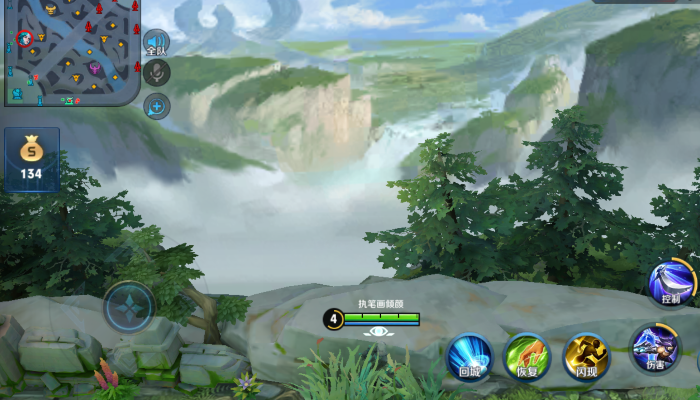Tap the virtual movement joystick
This screenshot has height=400, width=700.
click(129, 306)
